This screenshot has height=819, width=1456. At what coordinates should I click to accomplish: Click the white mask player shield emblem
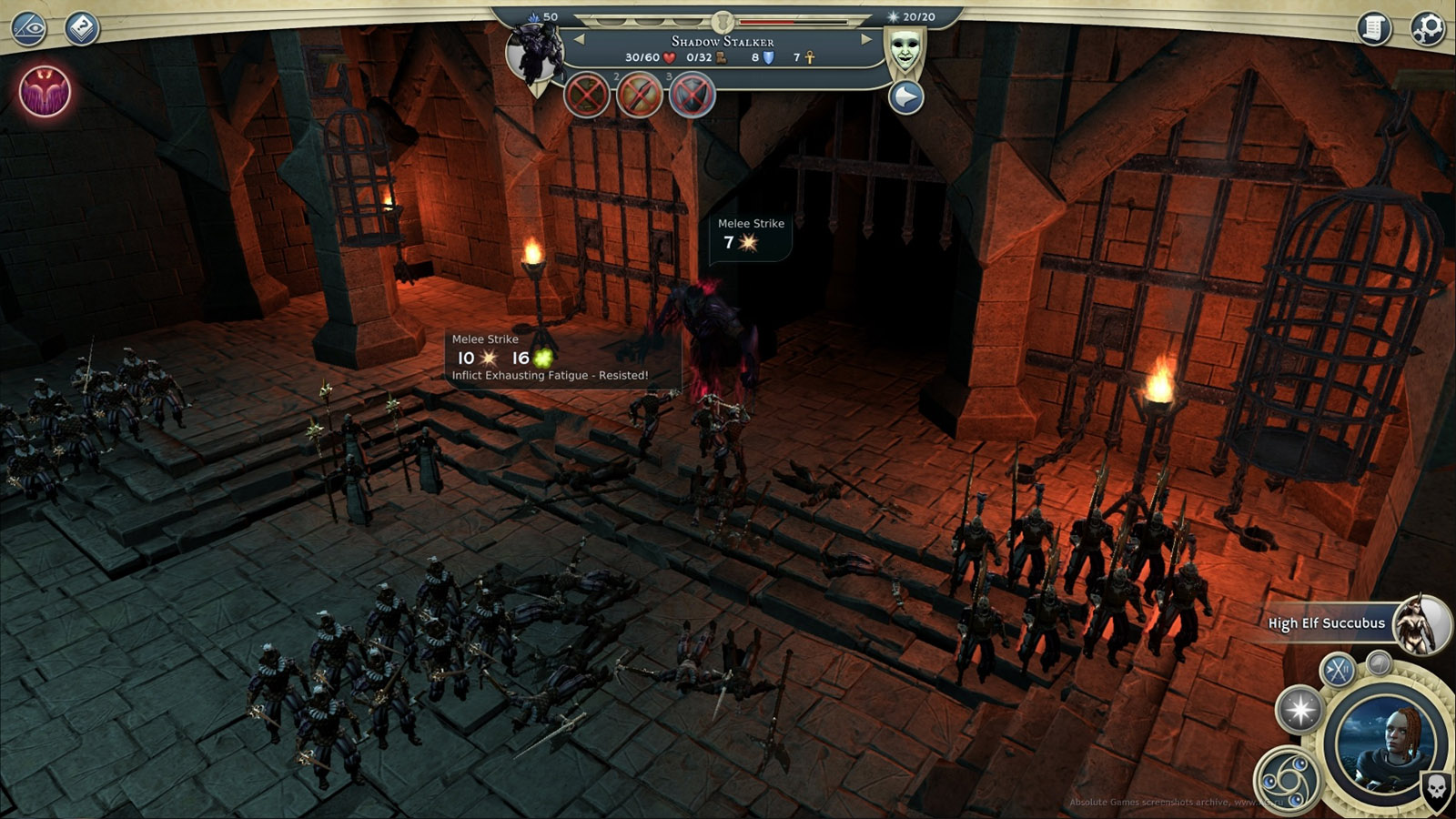[x=905, y=52]
